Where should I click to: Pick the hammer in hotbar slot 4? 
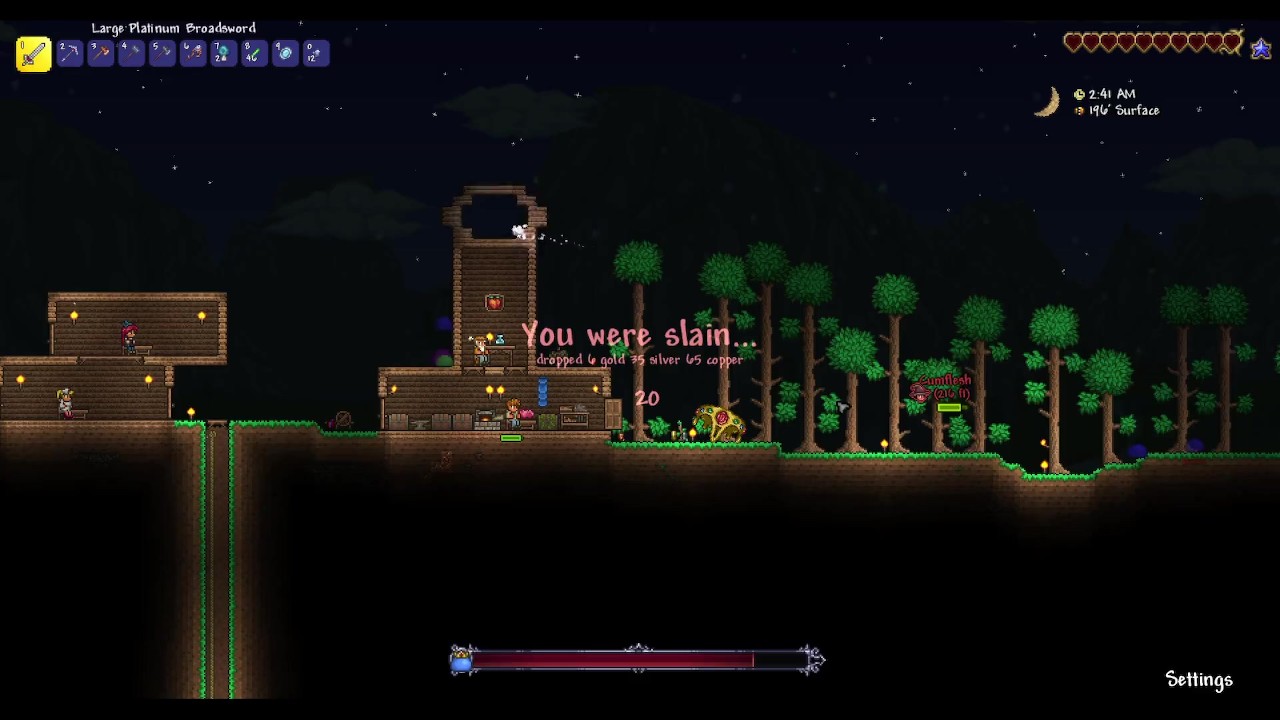click(x=131, y=53)
